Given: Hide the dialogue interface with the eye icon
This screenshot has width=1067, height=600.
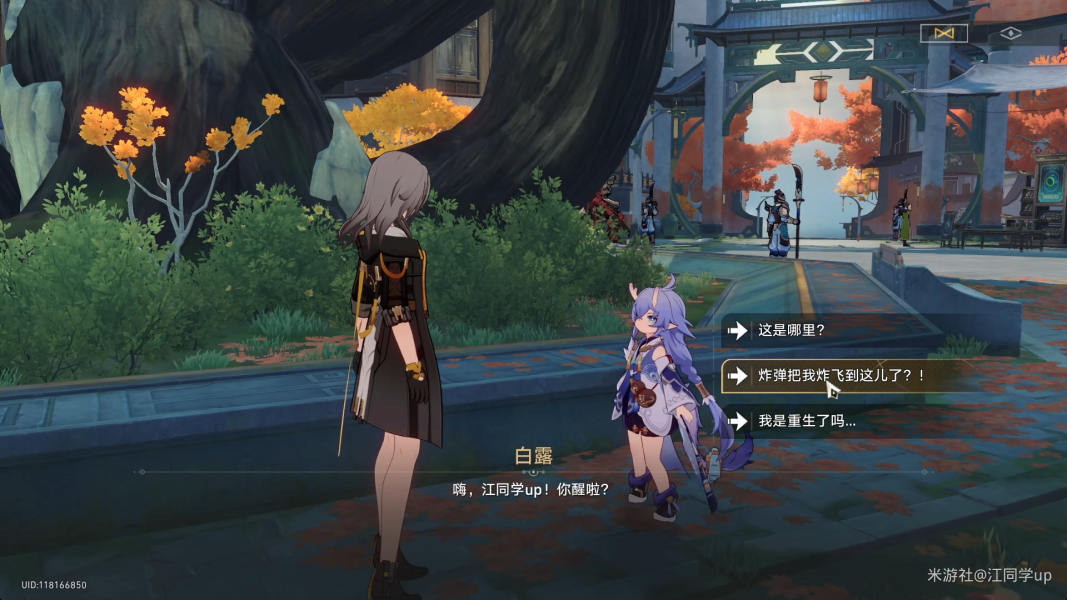Looking at the screenshot, I should [1010, 33].
